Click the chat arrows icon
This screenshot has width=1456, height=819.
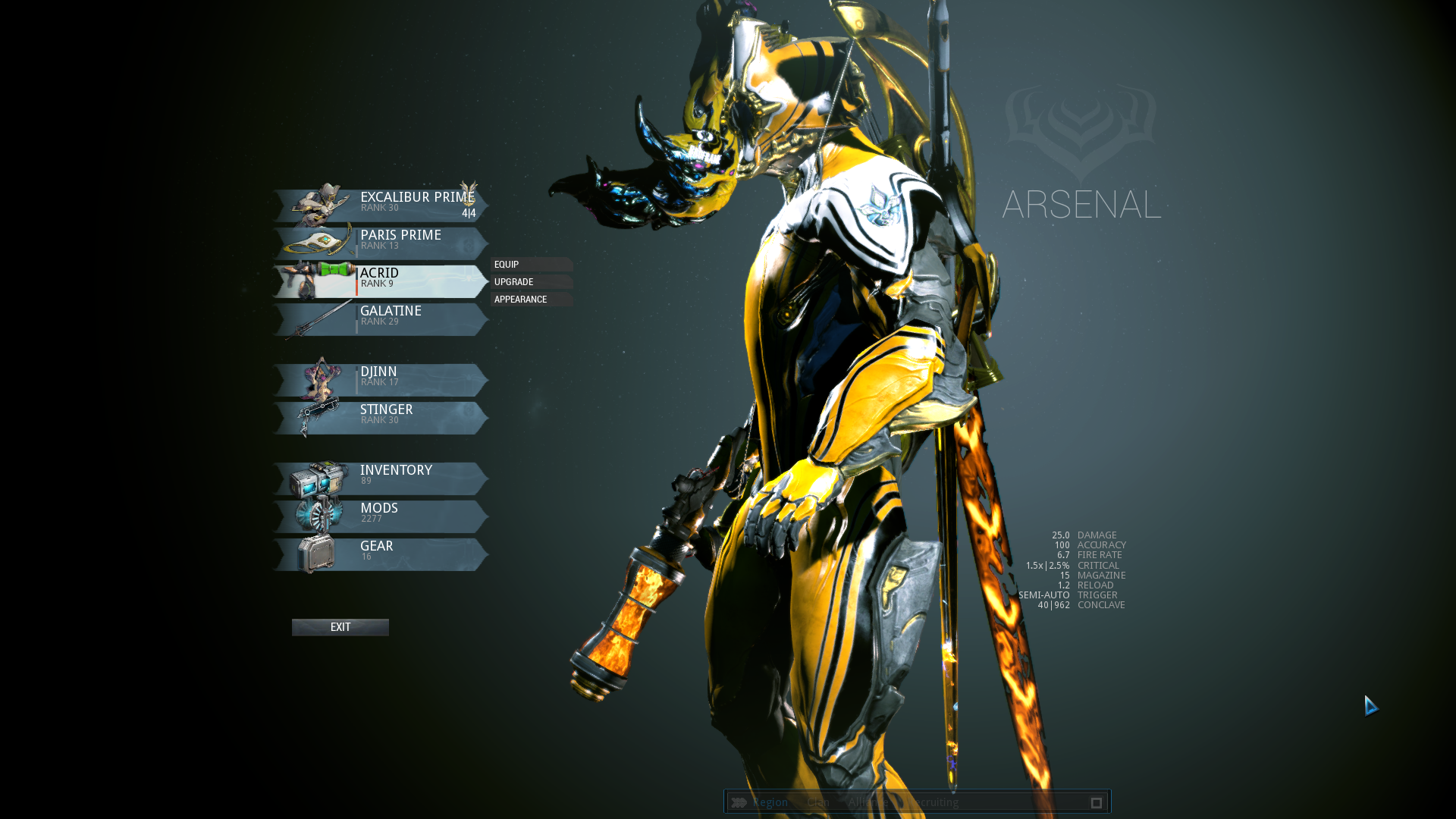click(x=739, y=802)
